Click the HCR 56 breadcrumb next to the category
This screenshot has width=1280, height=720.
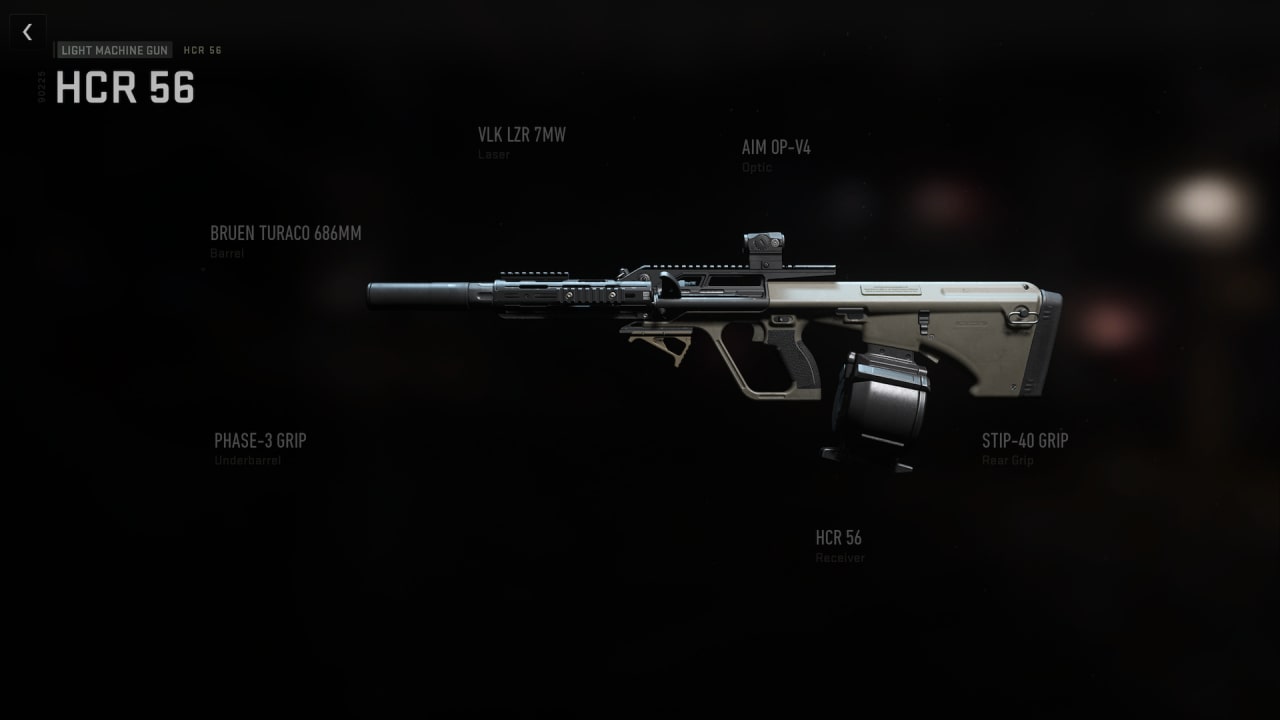point(202,49)
